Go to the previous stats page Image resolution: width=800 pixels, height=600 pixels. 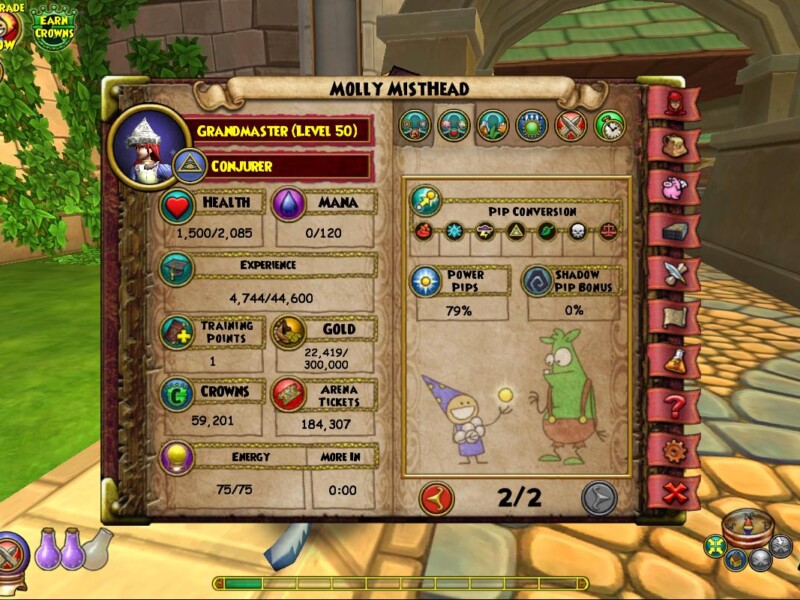pyautogui.click(x=436, y=497)
